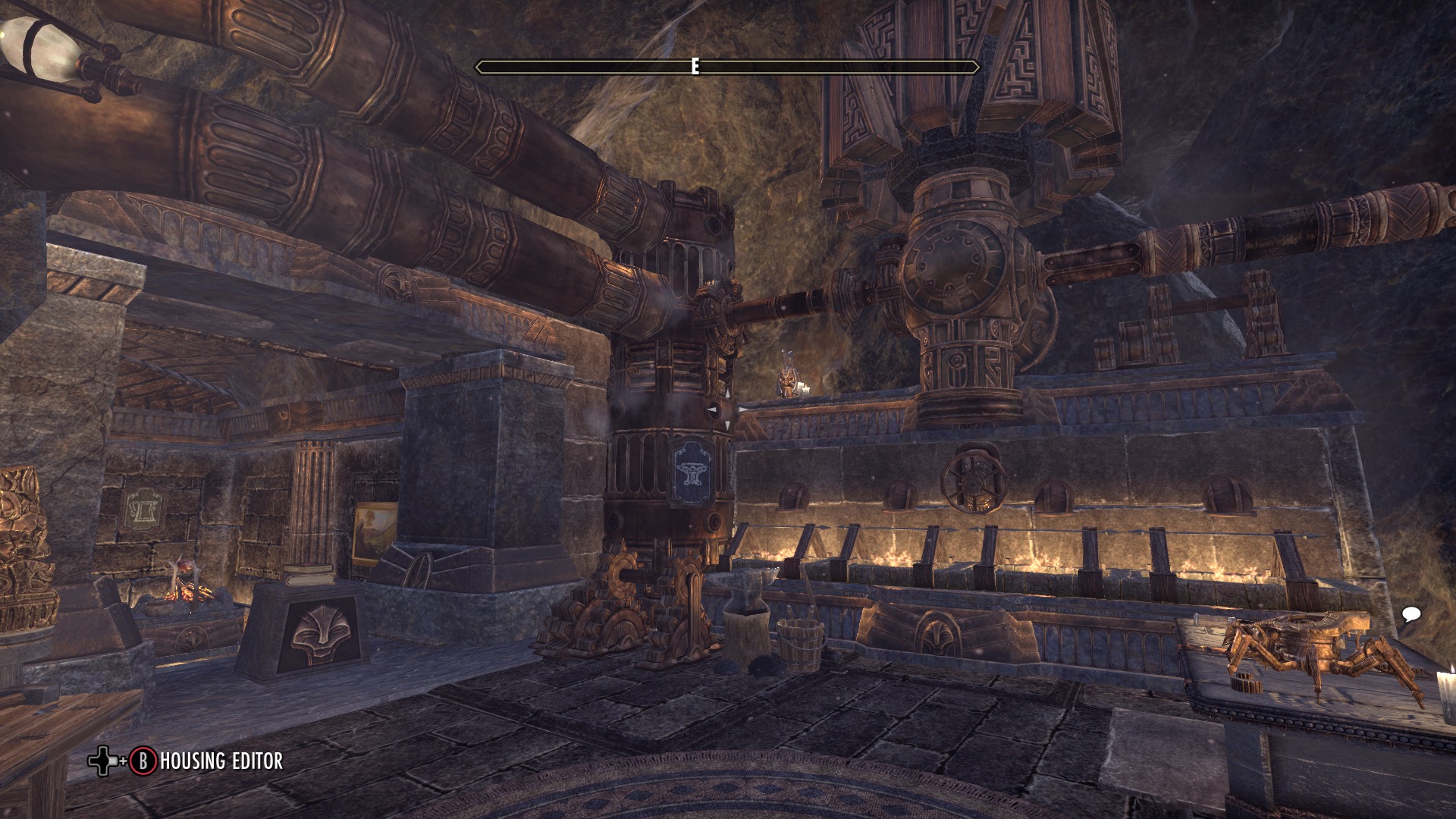Click the Housing Editor text label
Viewport: 1456px width, 819px height.
(x=221, y=760)
